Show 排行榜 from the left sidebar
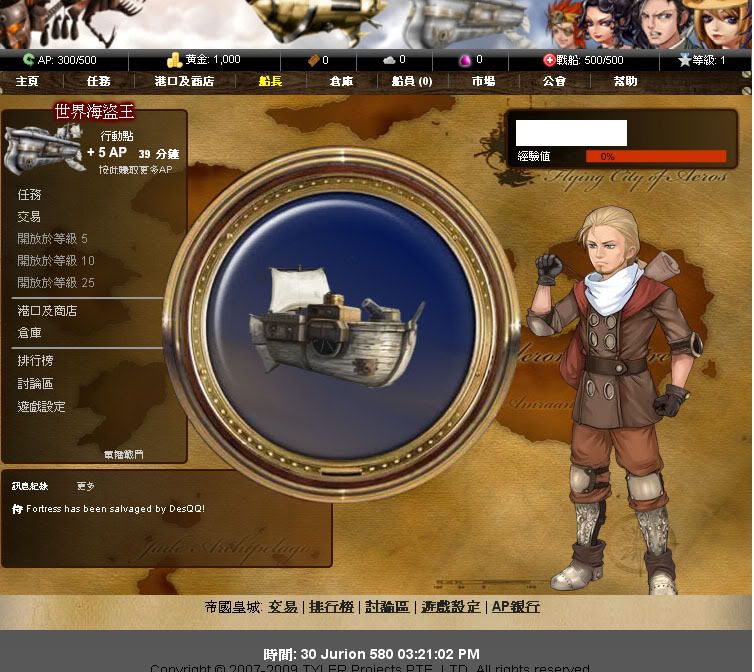This screenshot has height=672, width=754. click(x=35, y=361)
